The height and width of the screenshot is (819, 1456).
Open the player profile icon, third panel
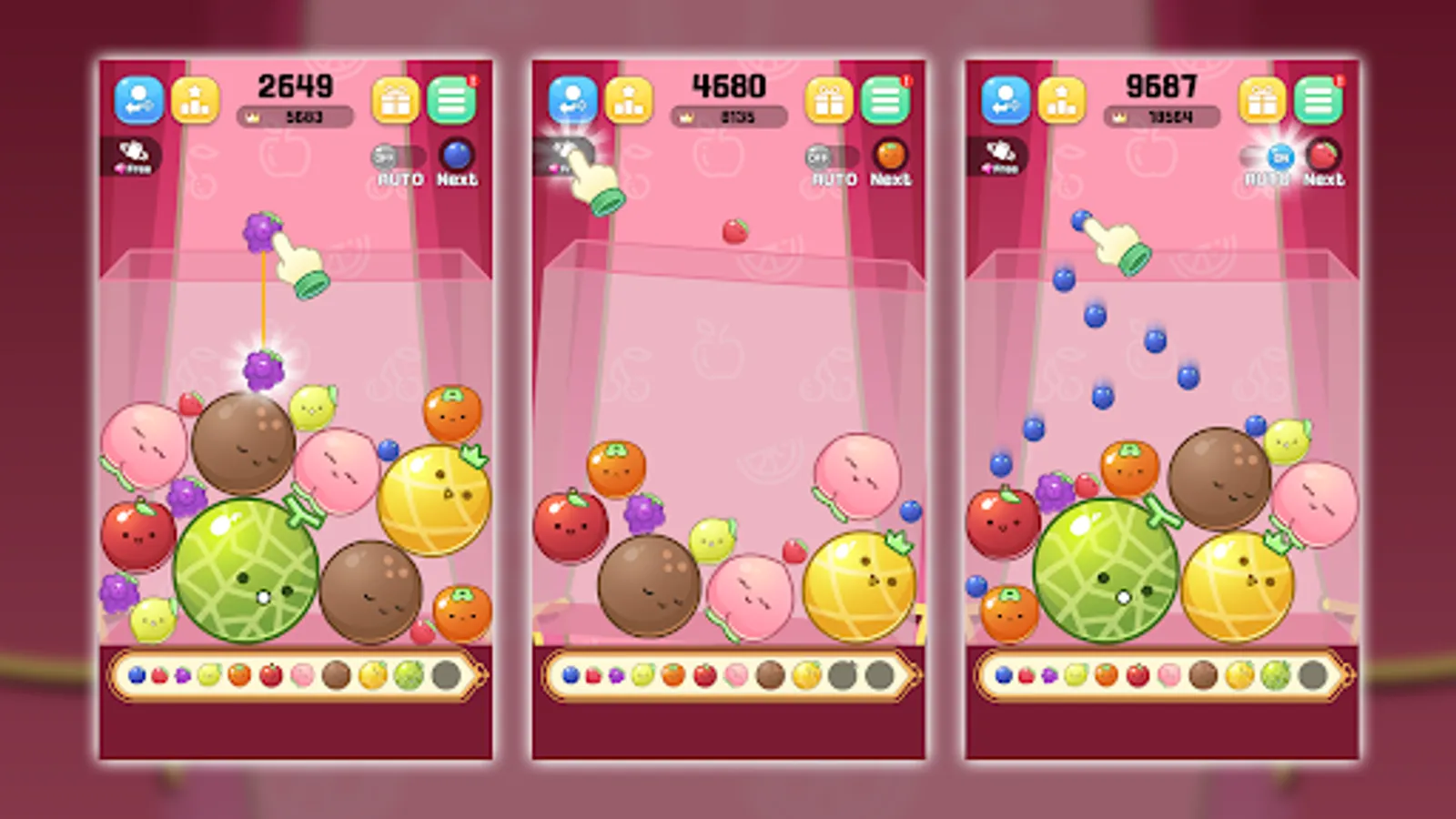point(1004,100)
